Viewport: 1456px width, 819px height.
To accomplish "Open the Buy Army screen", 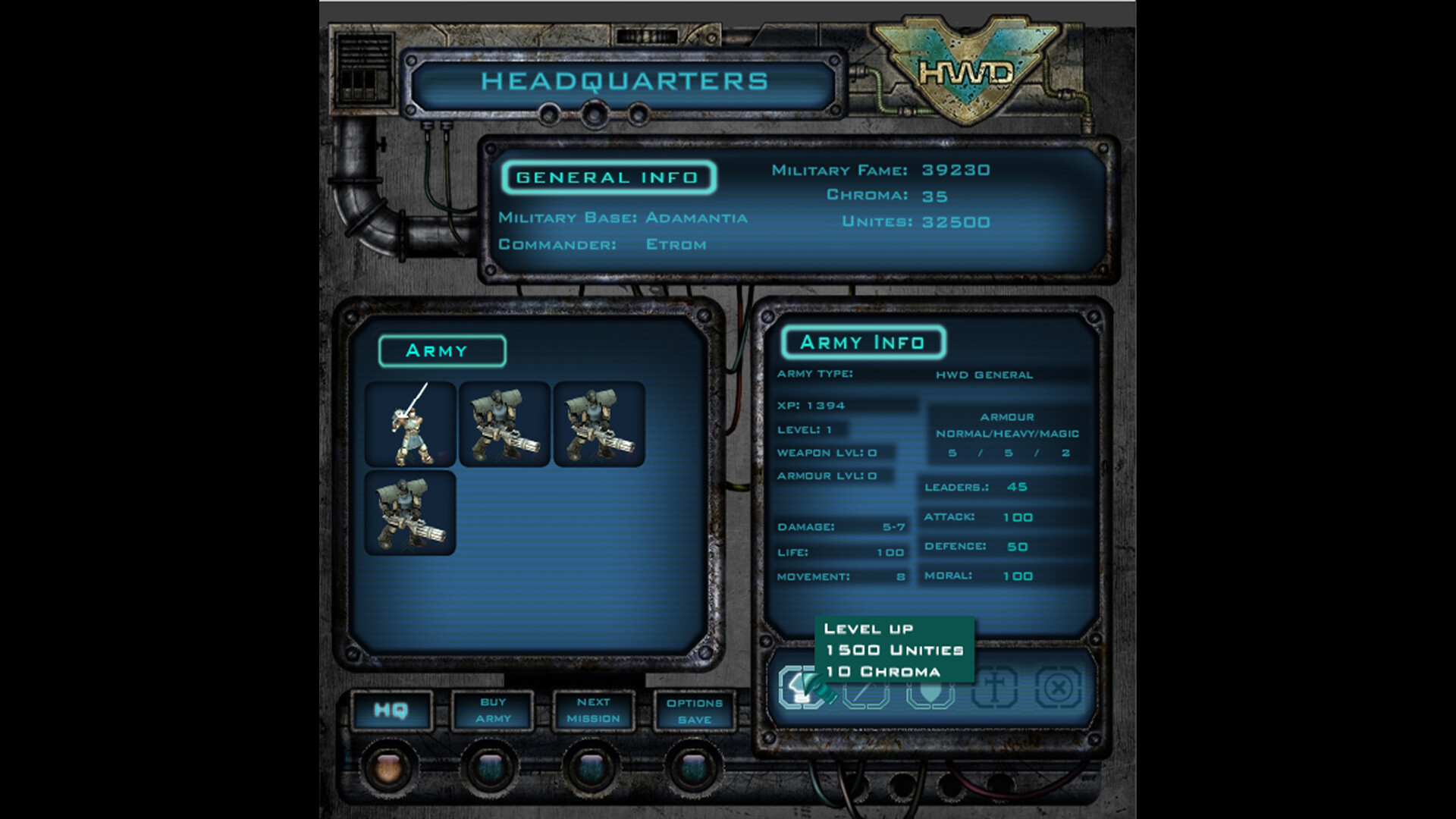I will [491, 711].
